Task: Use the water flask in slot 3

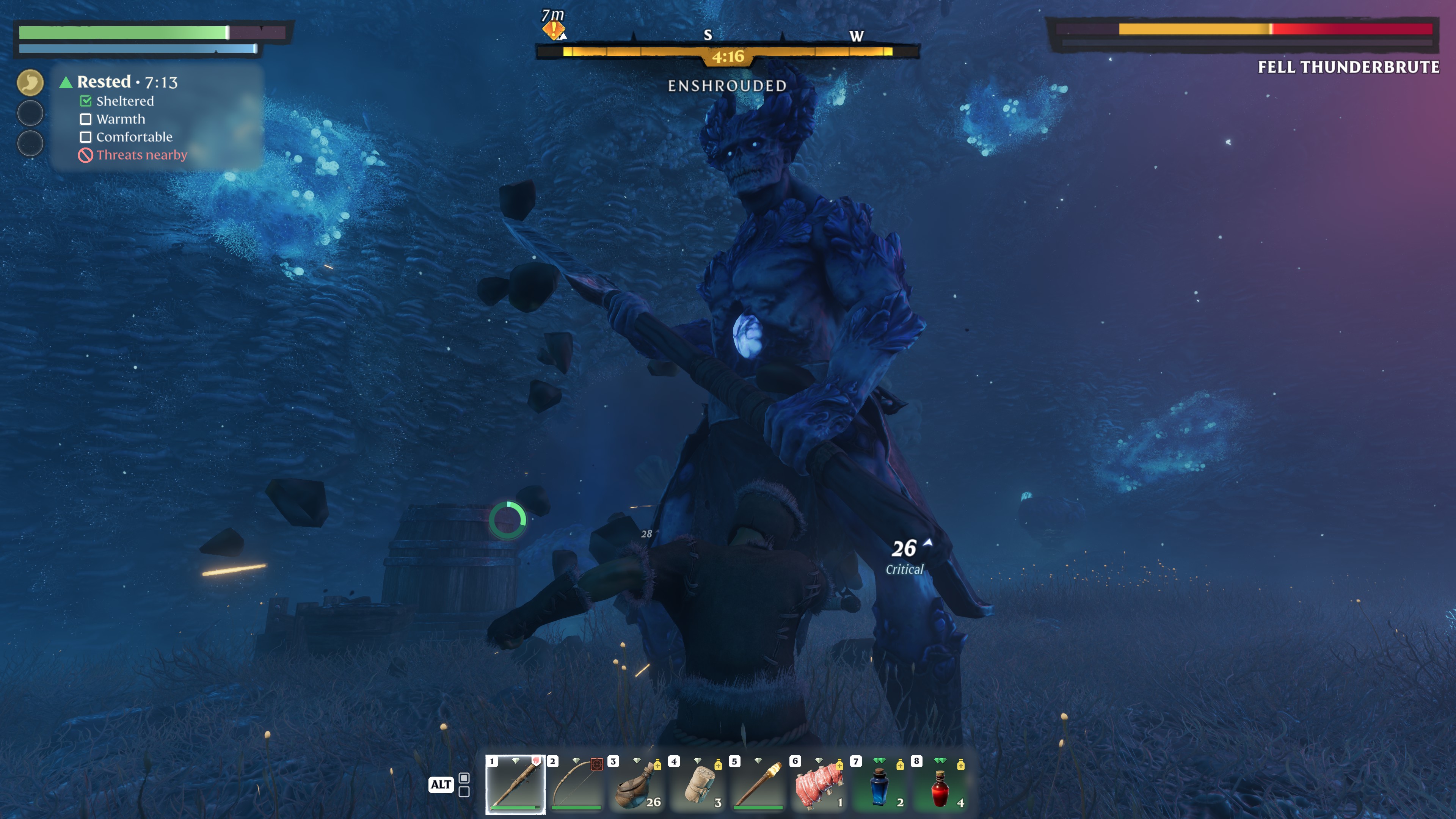Action: pos(637,784)
